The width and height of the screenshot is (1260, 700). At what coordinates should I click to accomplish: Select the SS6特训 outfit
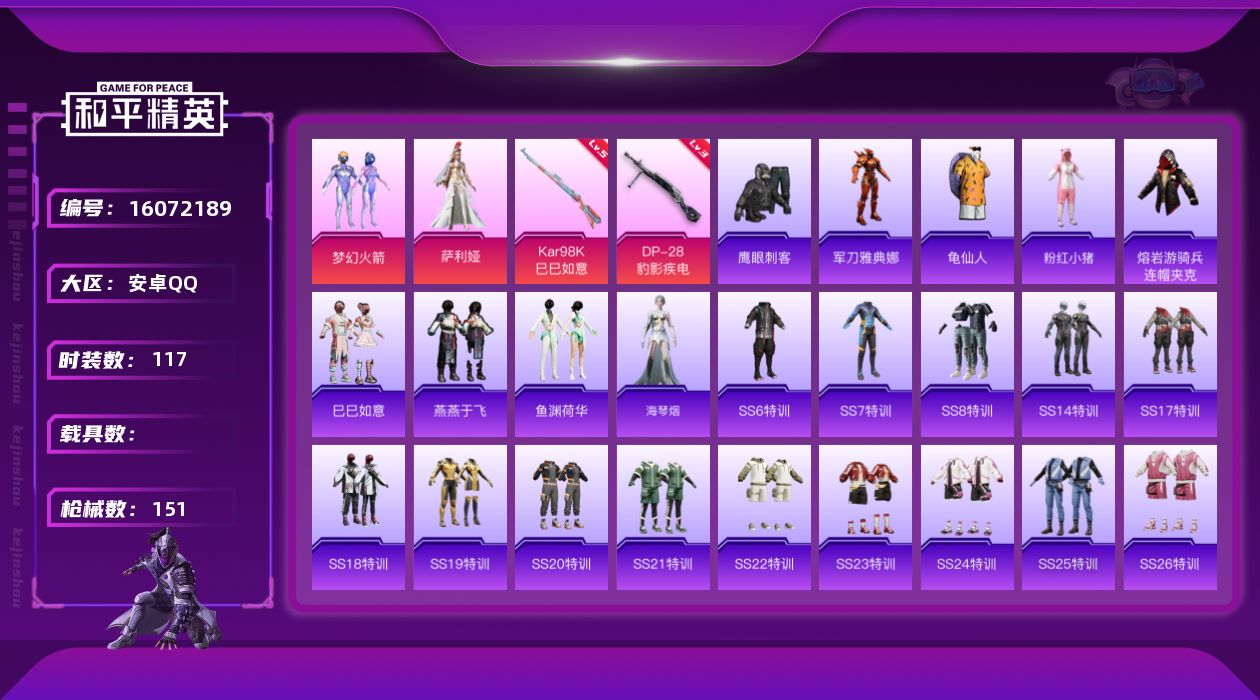764,364
